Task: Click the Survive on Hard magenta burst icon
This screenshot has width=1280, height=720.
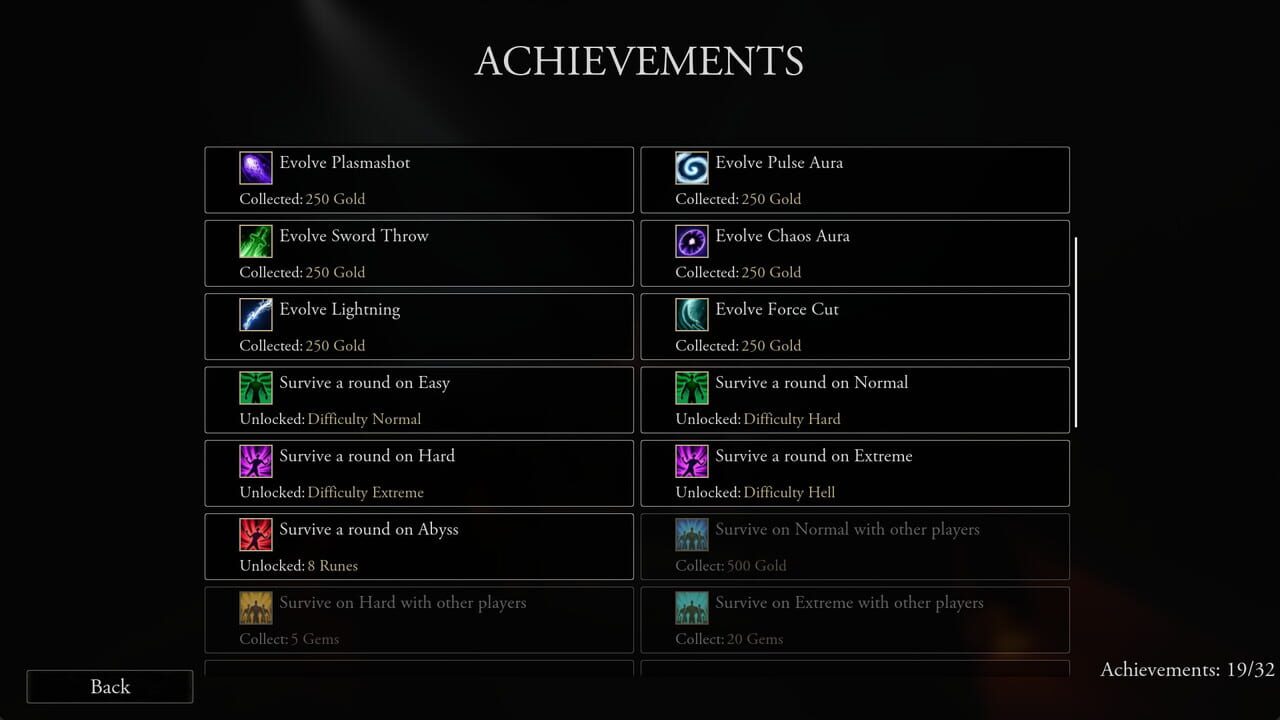Action: coord(256,461)
